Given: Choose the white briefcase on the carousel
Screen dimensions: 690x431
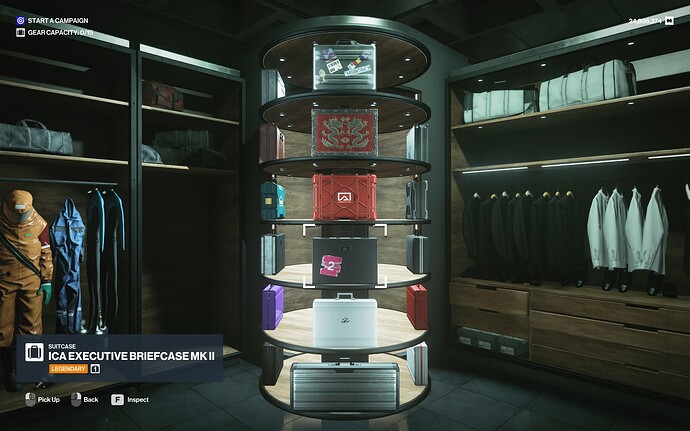Looking at the screenshot, I should click(344, 321).
